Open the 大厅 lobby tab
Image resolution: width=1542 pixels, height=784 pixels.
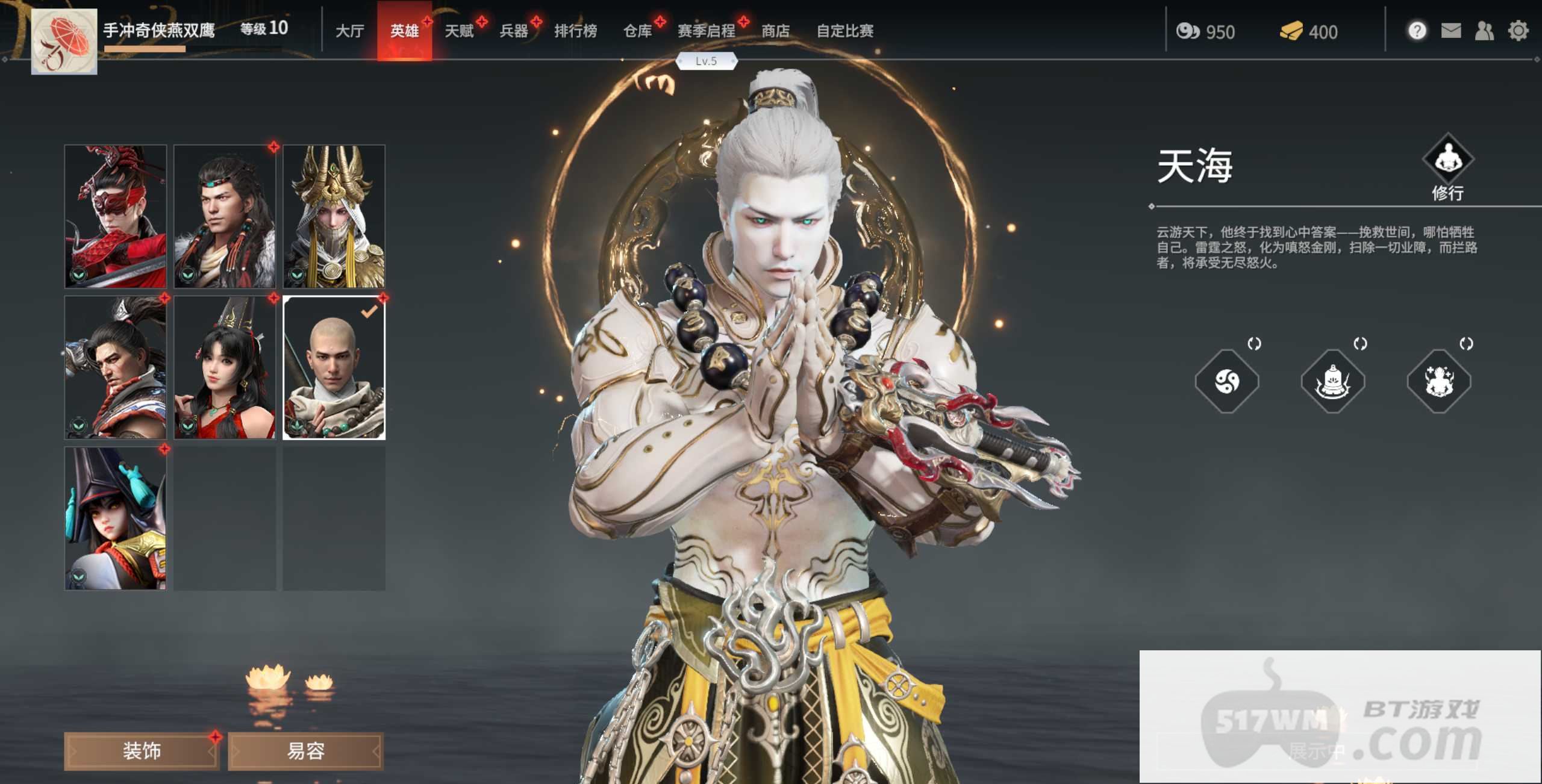coord(349,31)
